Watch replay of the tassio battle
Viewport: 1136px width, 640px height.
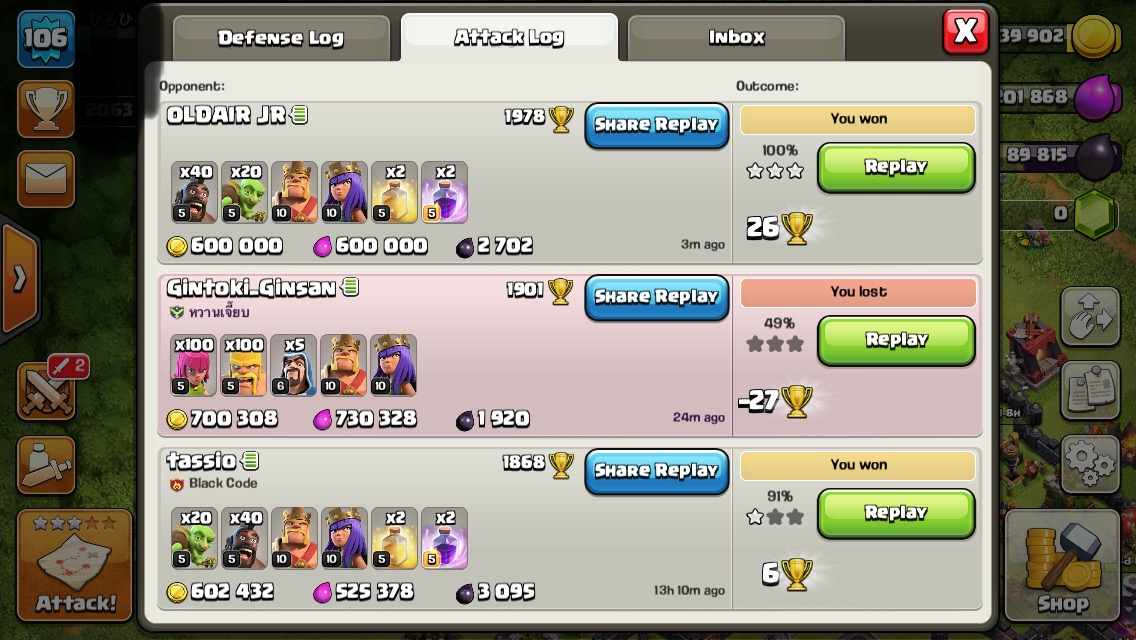coord(896,513)
